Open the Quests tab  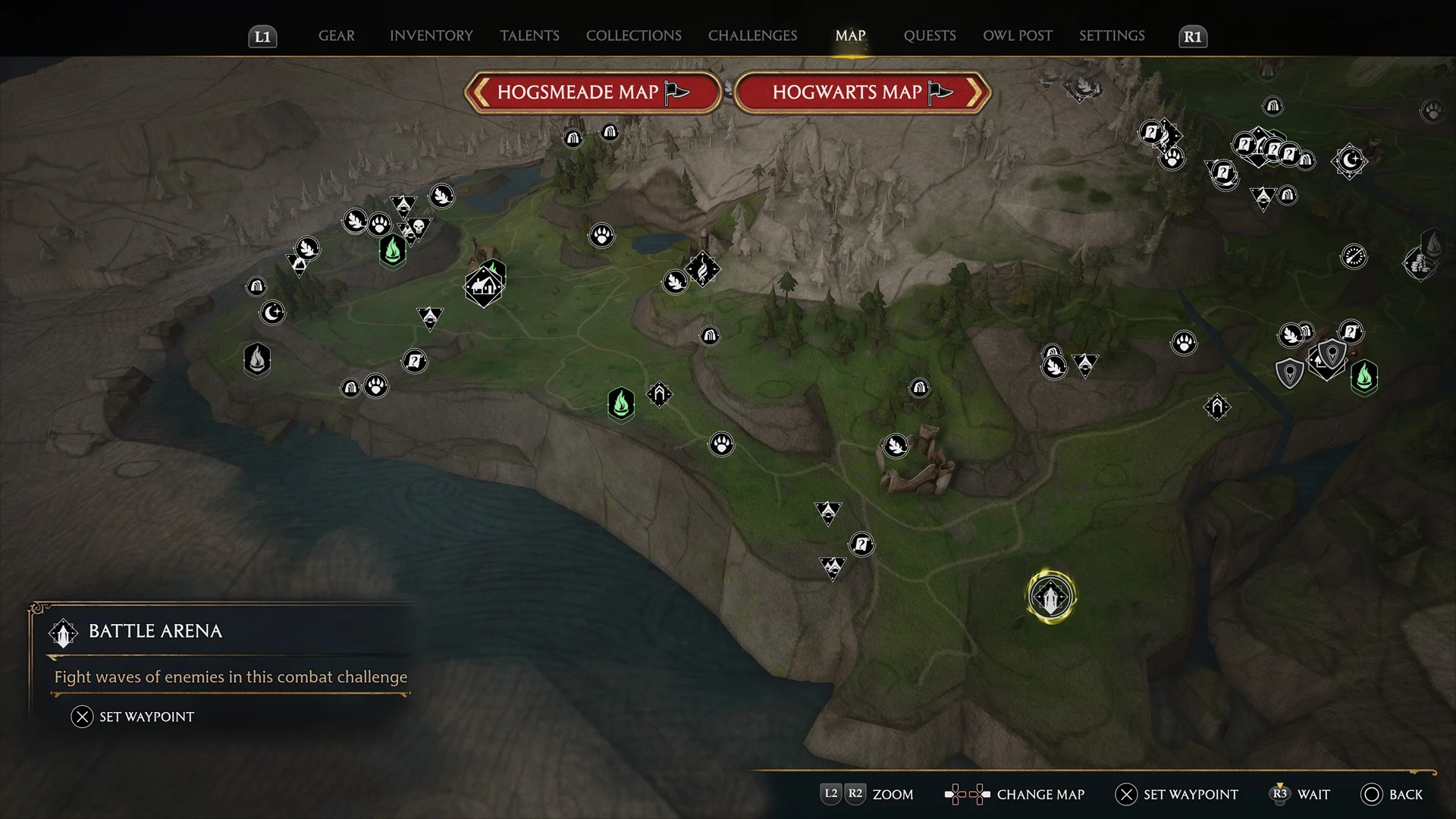(x=930, y=36)
